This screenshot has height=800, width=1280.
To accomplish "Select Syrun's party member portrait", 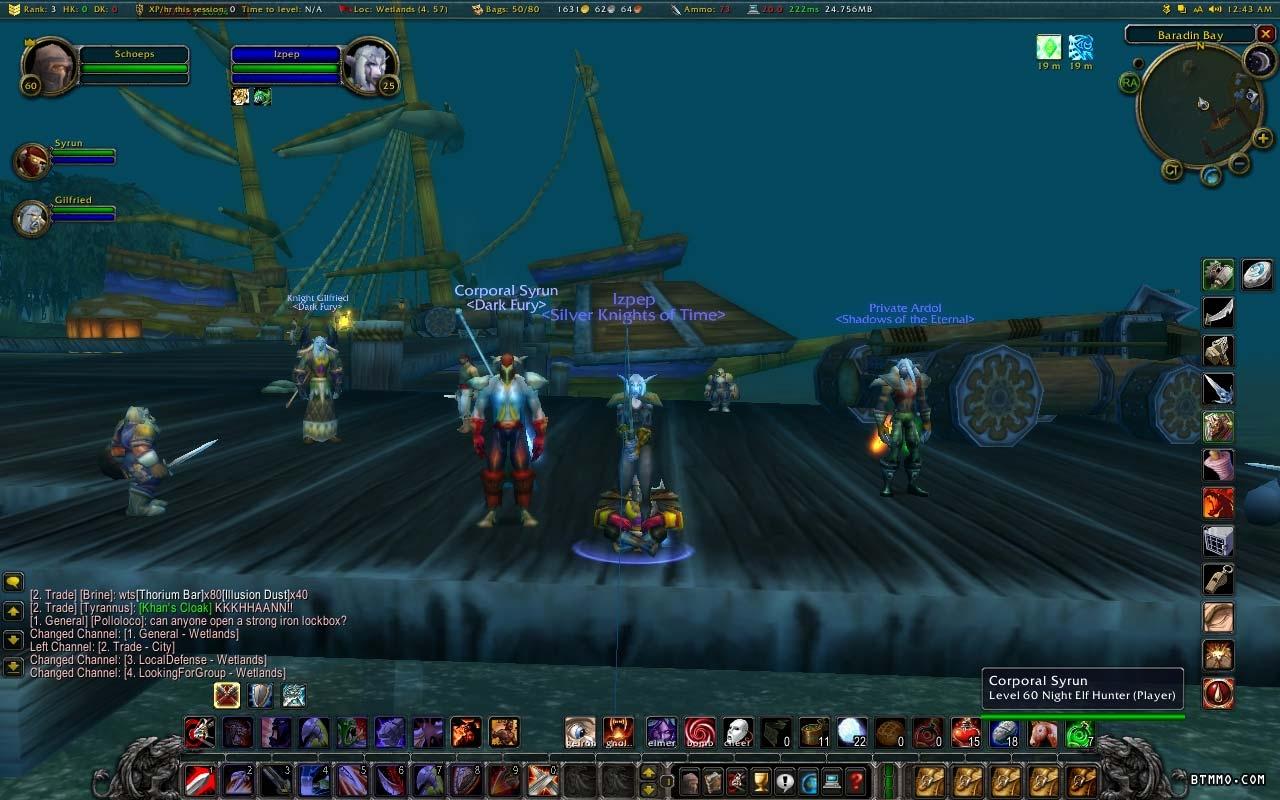I will [32, 161].
